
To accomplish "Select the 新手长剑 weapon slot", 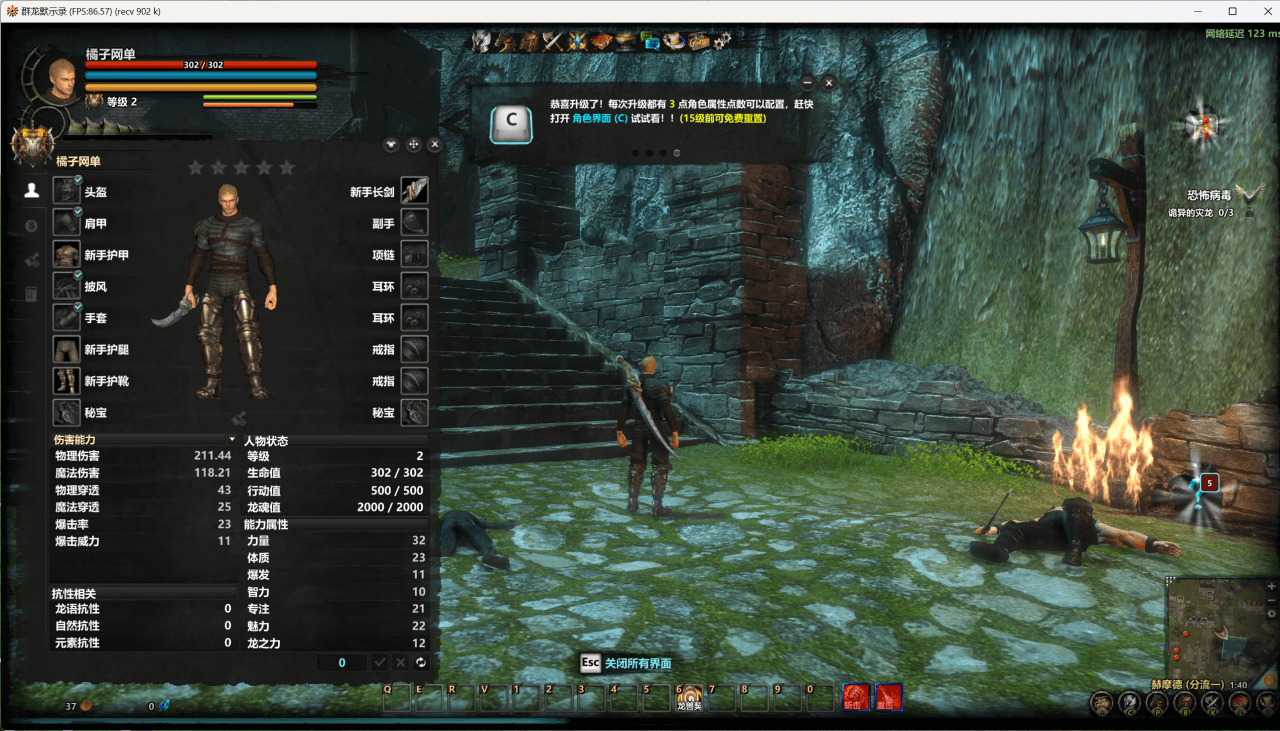I will [415, 191].
